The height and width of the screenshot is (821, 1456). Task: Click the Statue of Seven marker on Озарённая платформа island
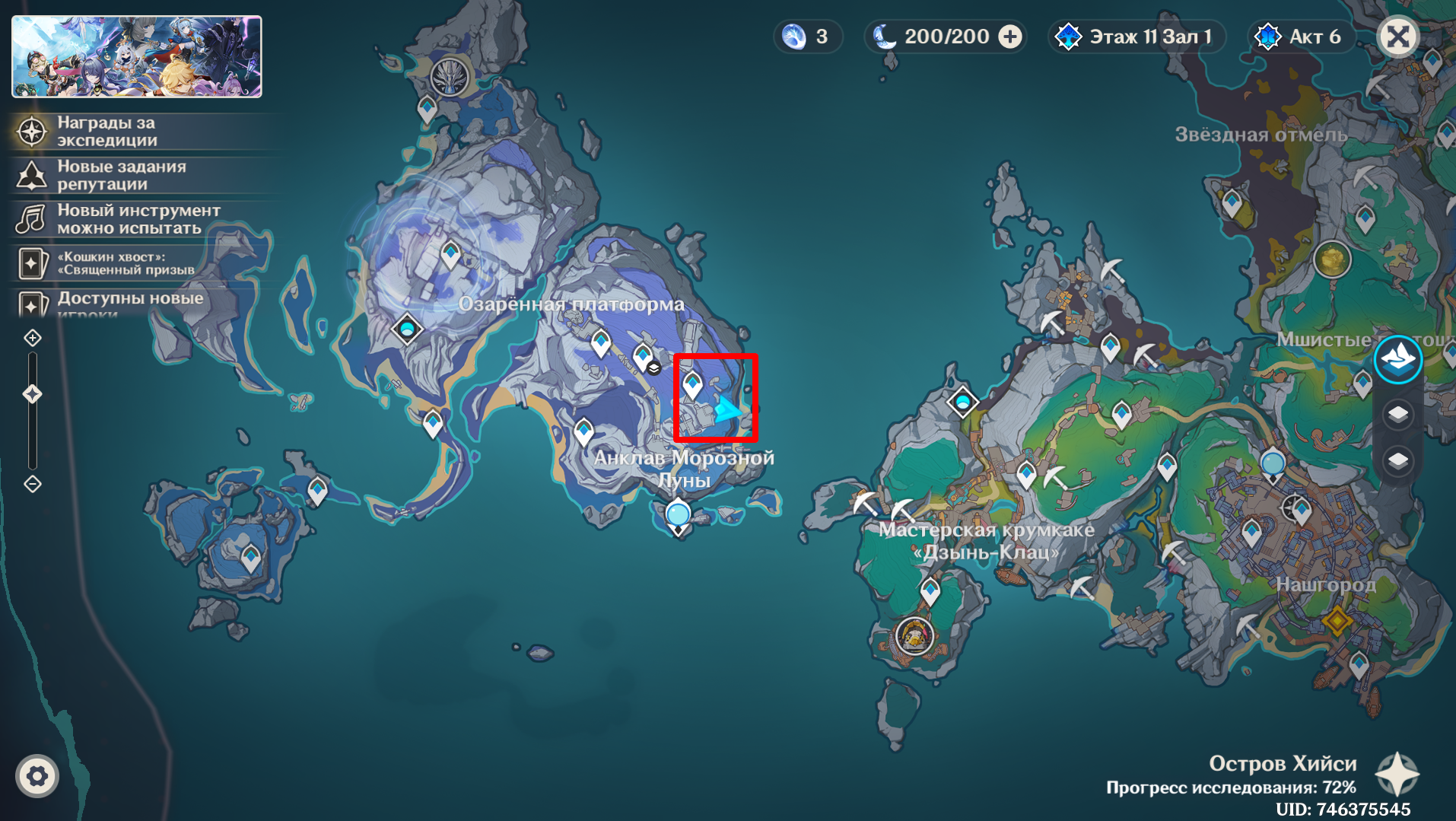(x=407, y=329)
